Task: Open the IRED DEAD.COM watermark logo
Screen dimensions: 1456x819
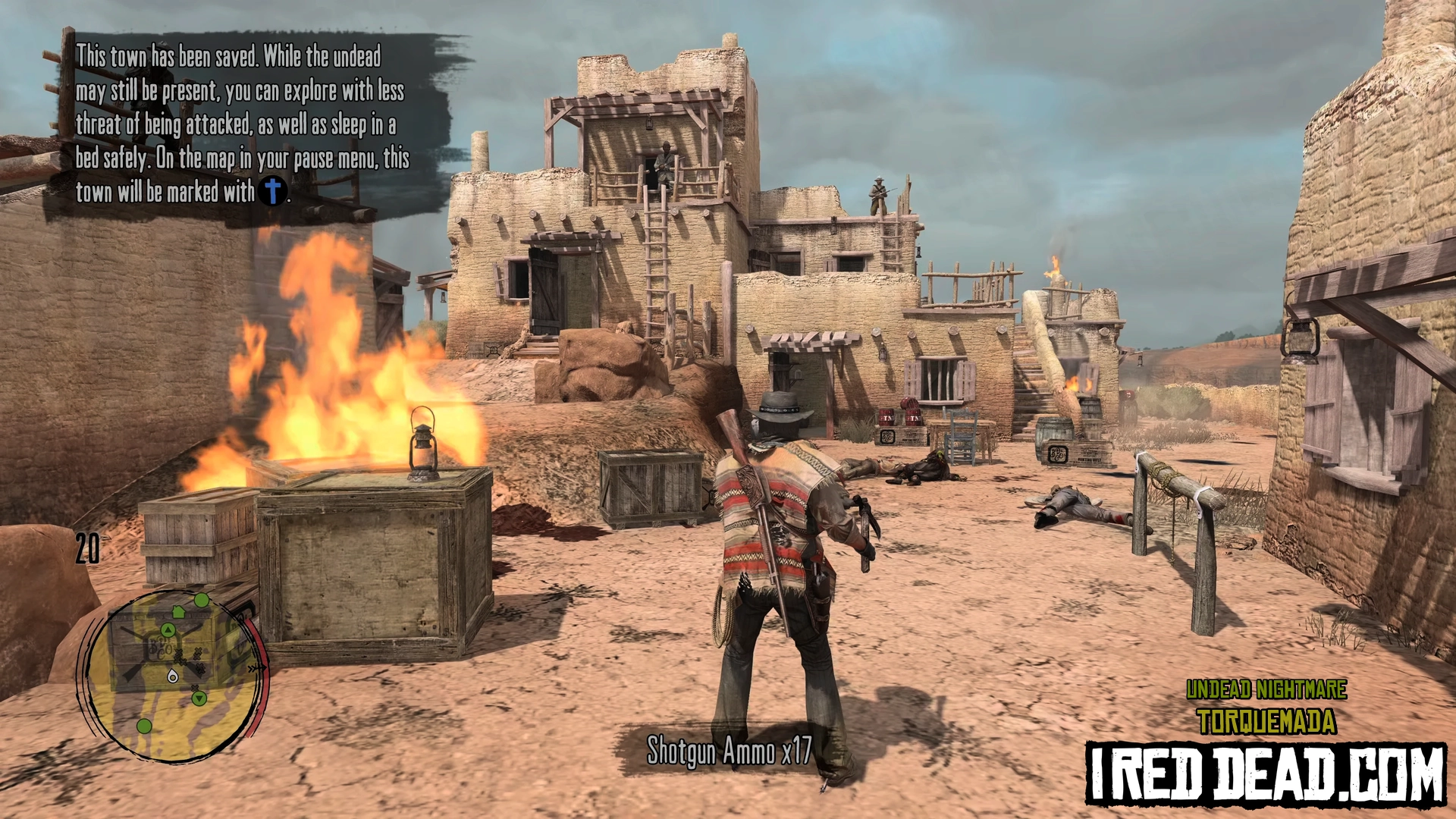Action: click(1265, 773)
